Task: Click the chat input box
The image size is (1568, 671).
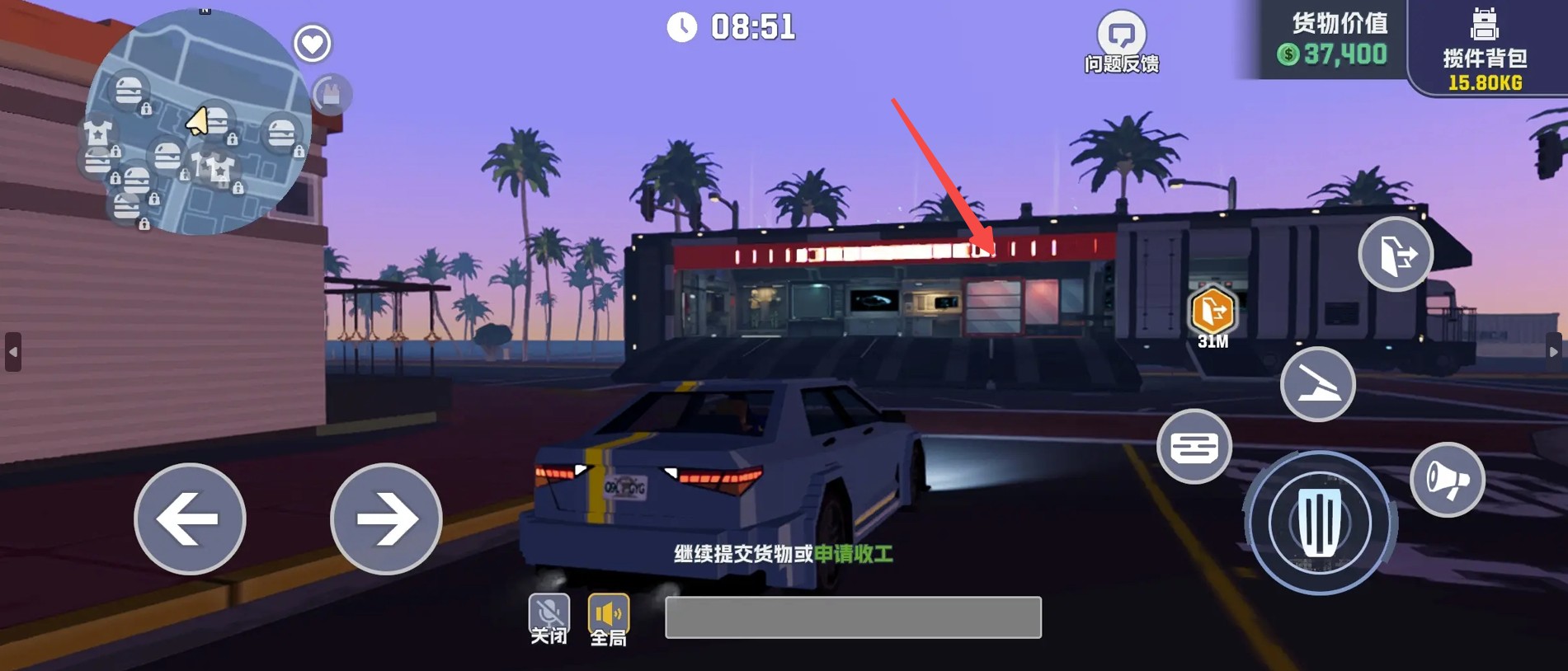Action: (853, 617)
